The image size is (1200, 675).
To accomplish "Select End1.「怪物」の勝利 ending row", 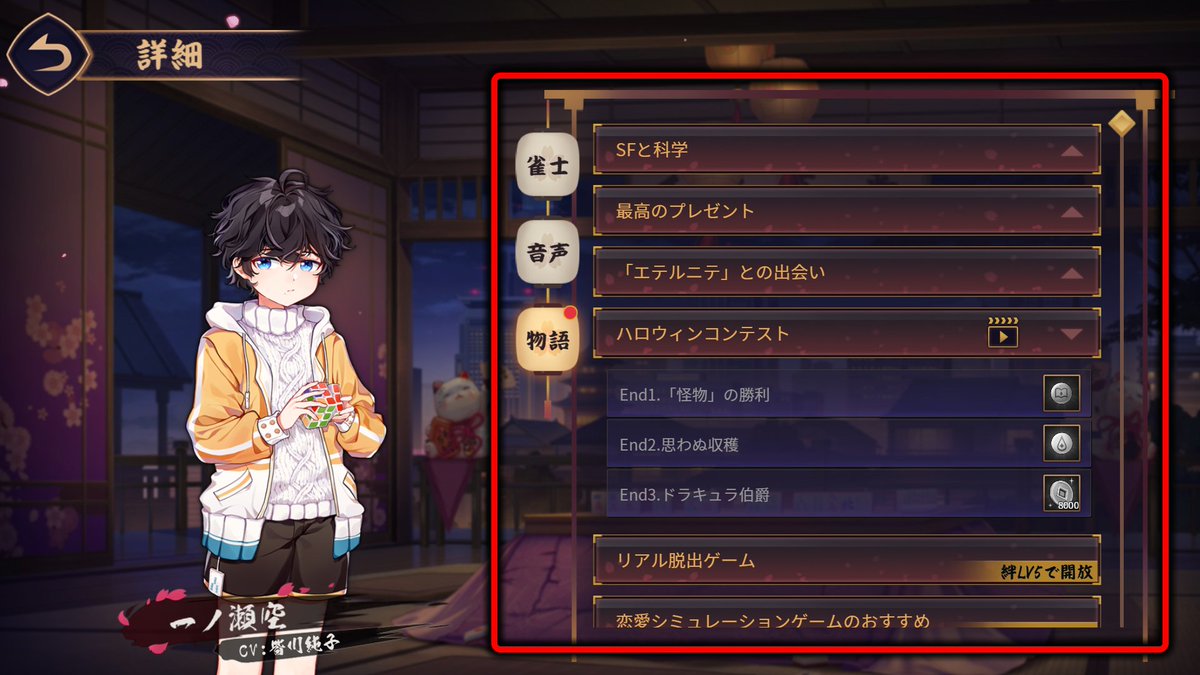I will pos(820,395).
